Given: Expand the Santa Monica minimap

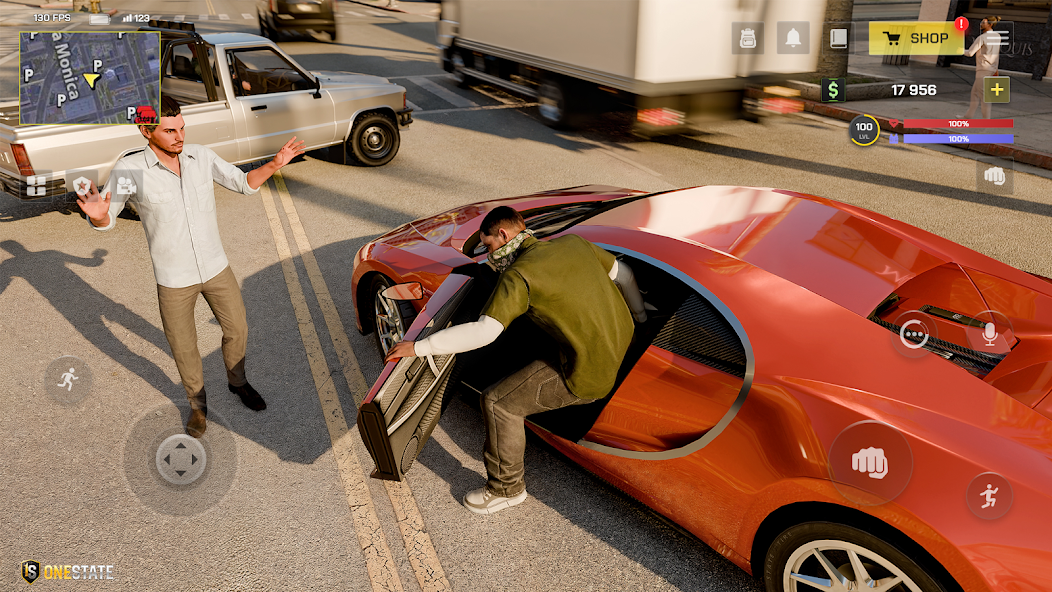Looking at the screenshot, I should coord(90,78).
